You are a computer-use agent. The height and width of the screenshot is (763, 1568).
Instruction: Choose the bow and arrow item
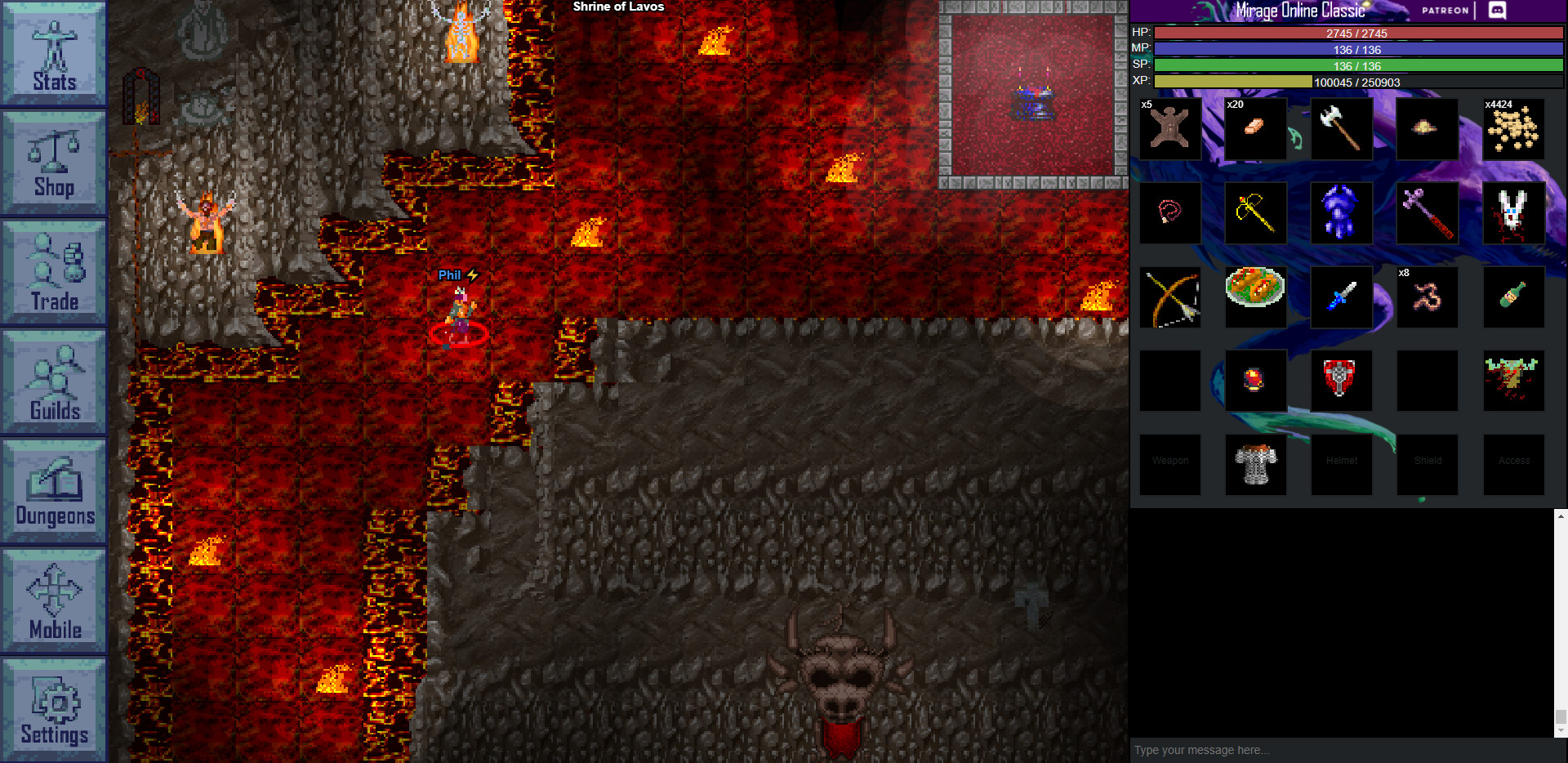pyautogui.click(x=1170, y=297)
